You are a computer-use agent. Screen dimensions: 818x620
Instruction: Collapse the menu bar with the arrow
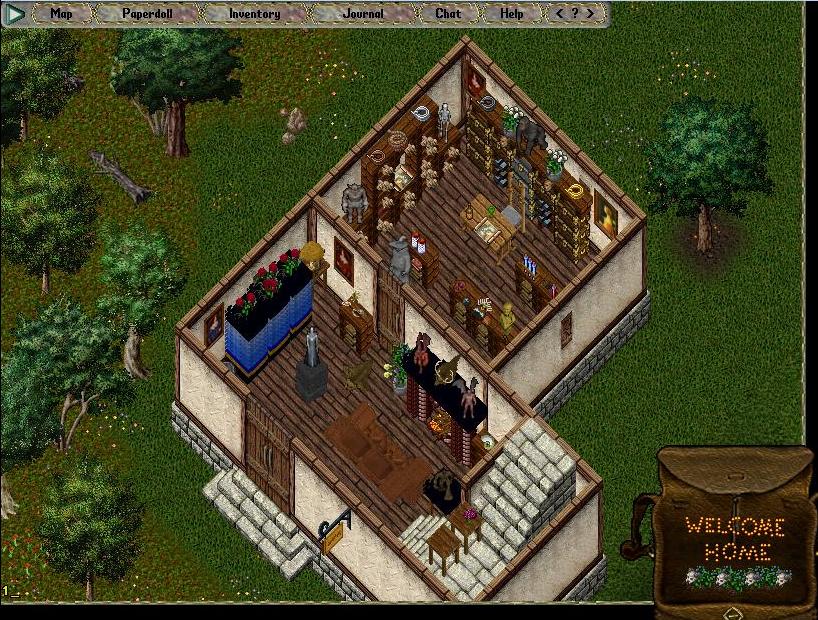pos(14,14)
